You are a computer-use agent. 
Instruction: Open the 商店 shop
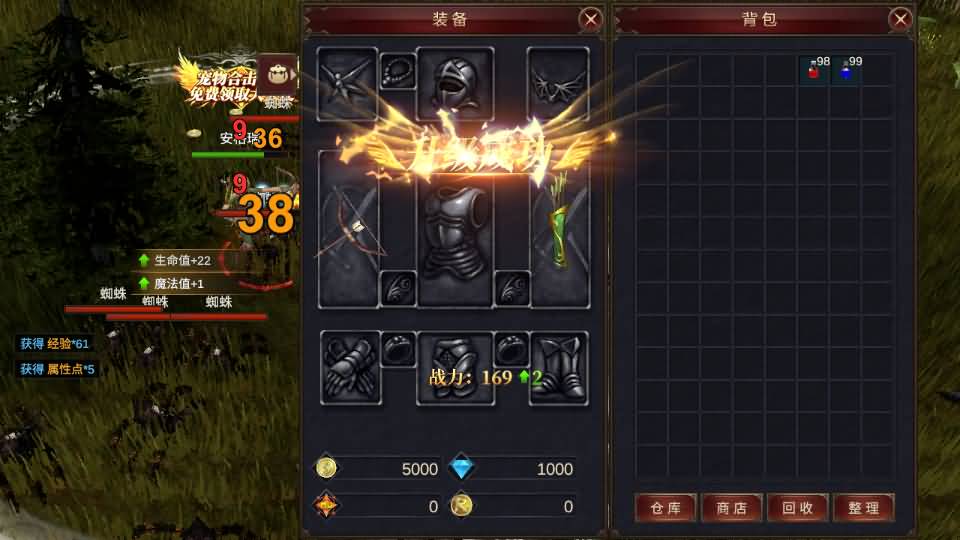pyautogui.click(x=731, y=508)
